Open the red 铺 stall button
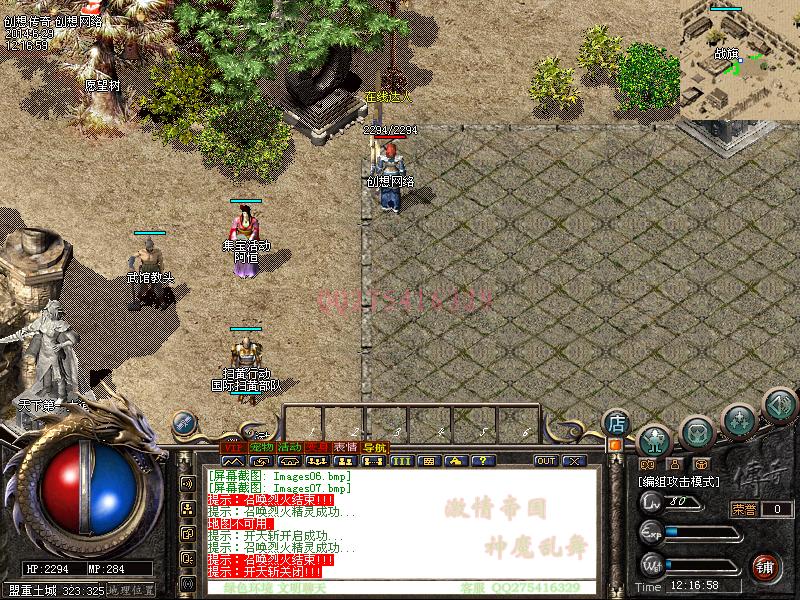 coord(767,566)
